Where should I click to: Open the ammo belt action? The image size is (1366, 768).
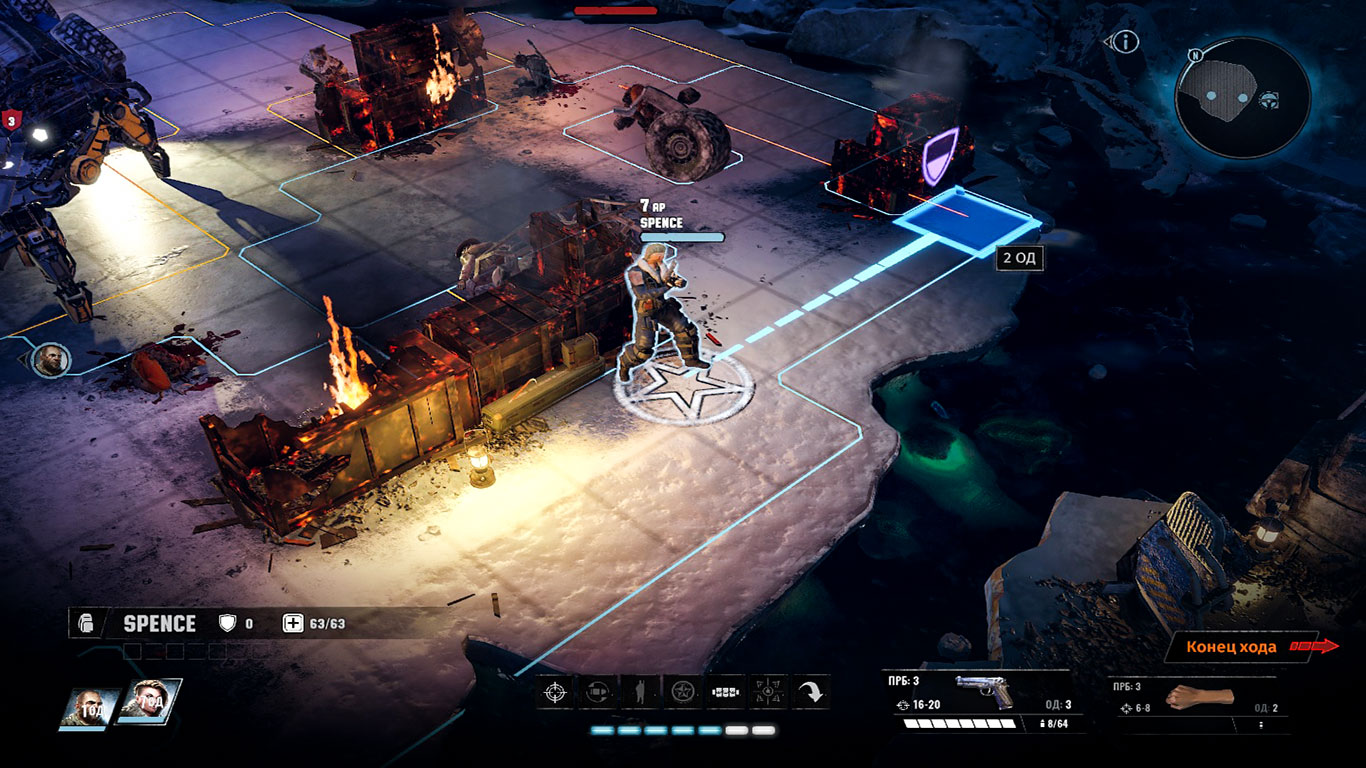tap(725, 692)
